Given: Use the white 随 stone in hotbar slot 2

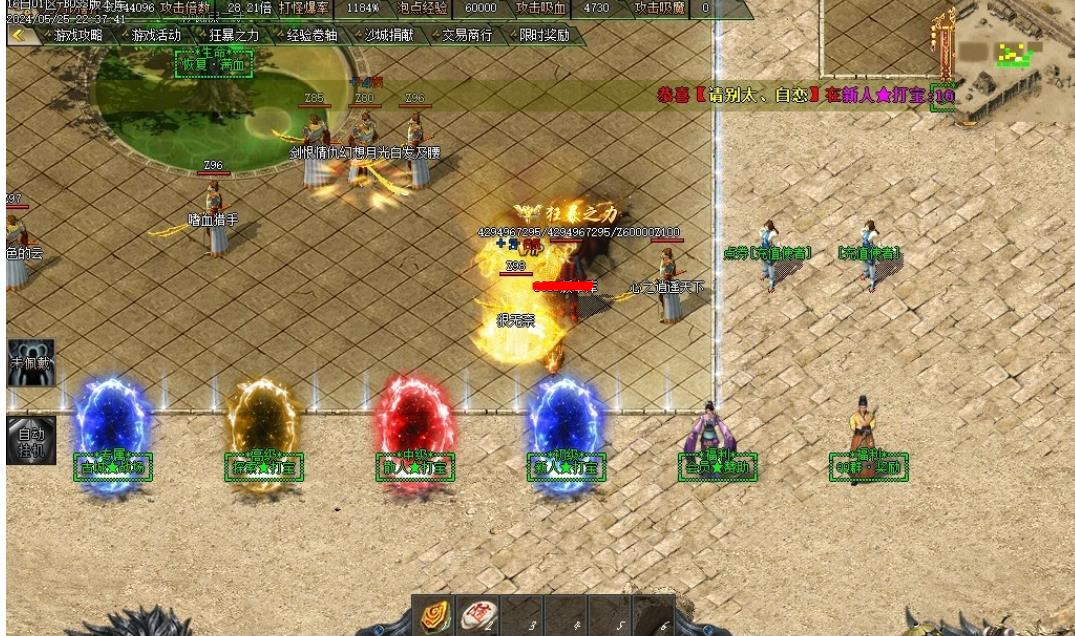Looking at the screenshot, I should tap(479, 615).
